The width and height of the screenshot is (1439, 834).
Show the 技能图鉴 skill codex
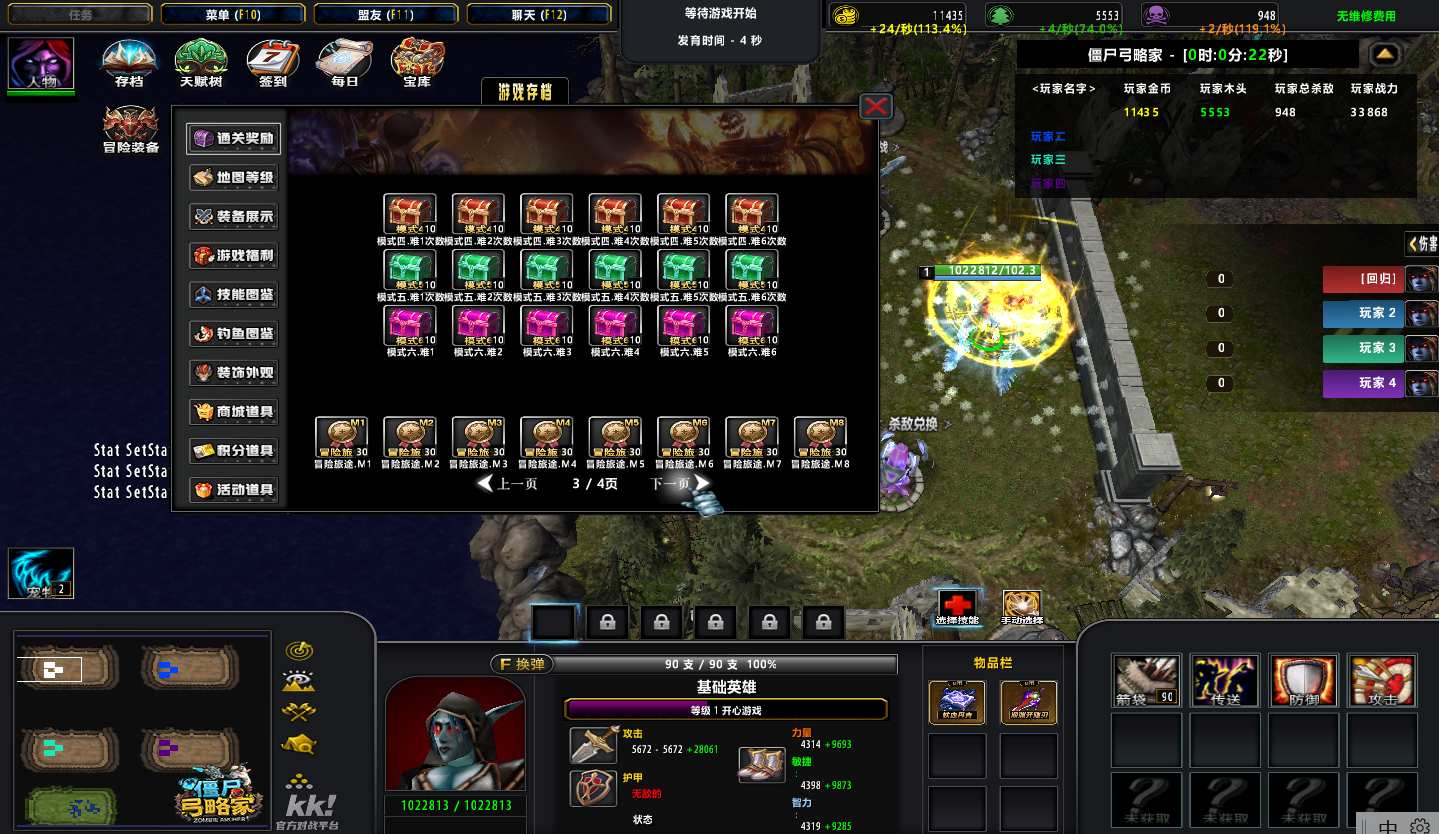234,295
